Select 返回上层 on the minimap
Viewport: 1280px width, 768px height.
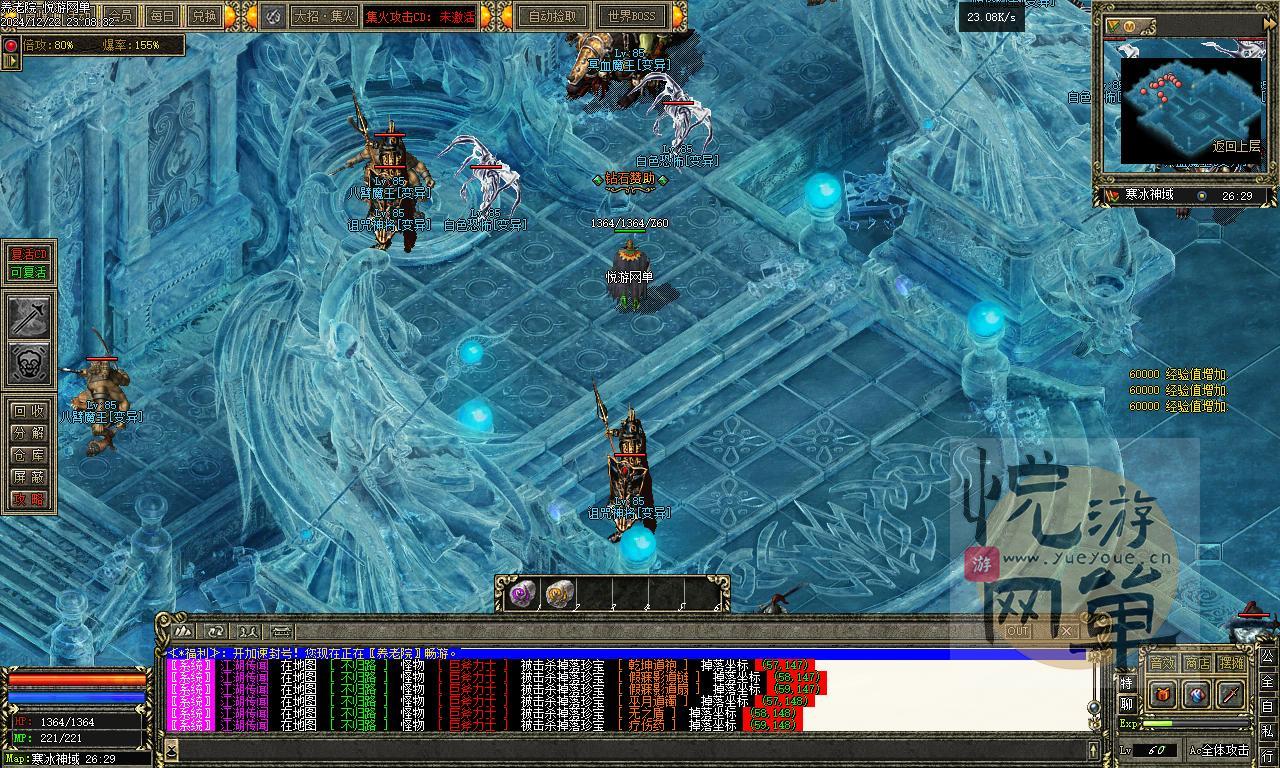[1236, 146]
